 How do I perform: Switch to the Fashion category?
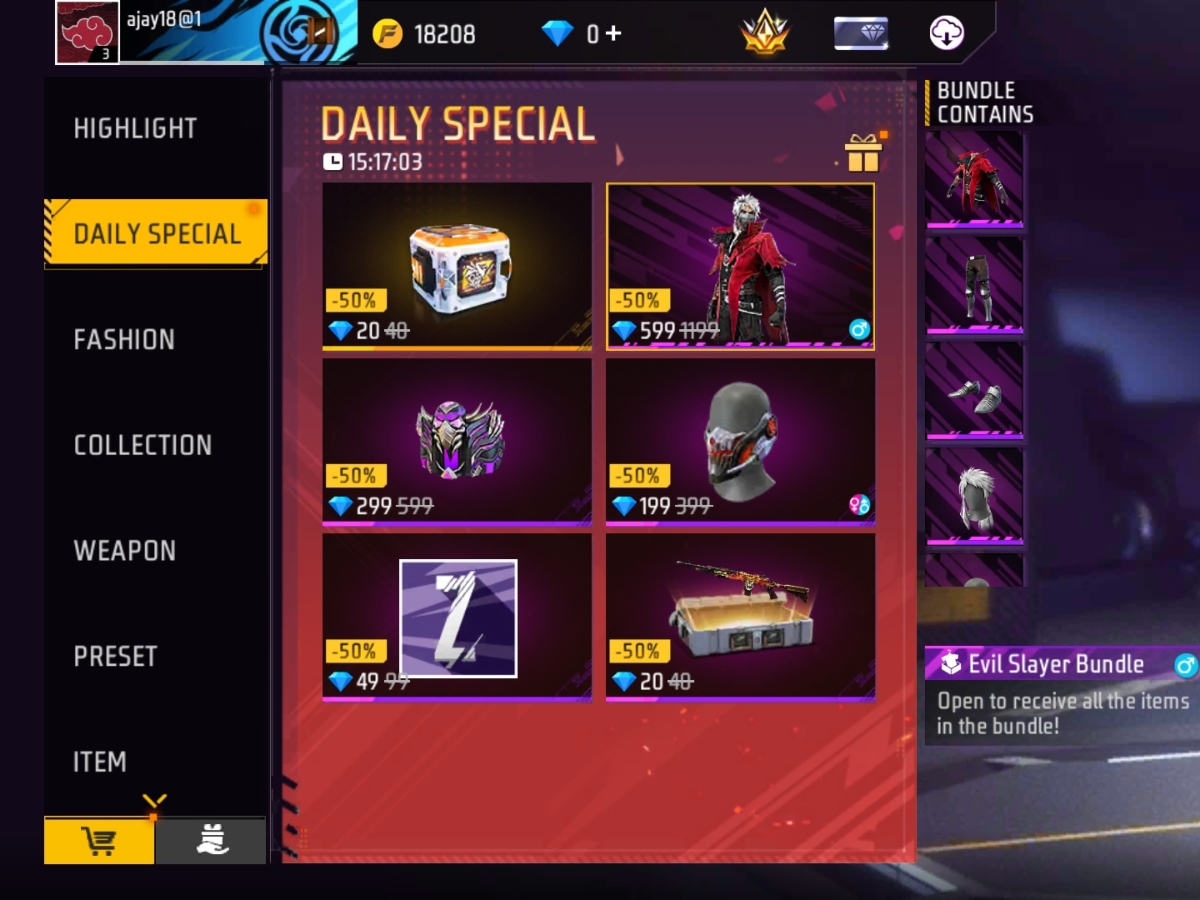124,340
